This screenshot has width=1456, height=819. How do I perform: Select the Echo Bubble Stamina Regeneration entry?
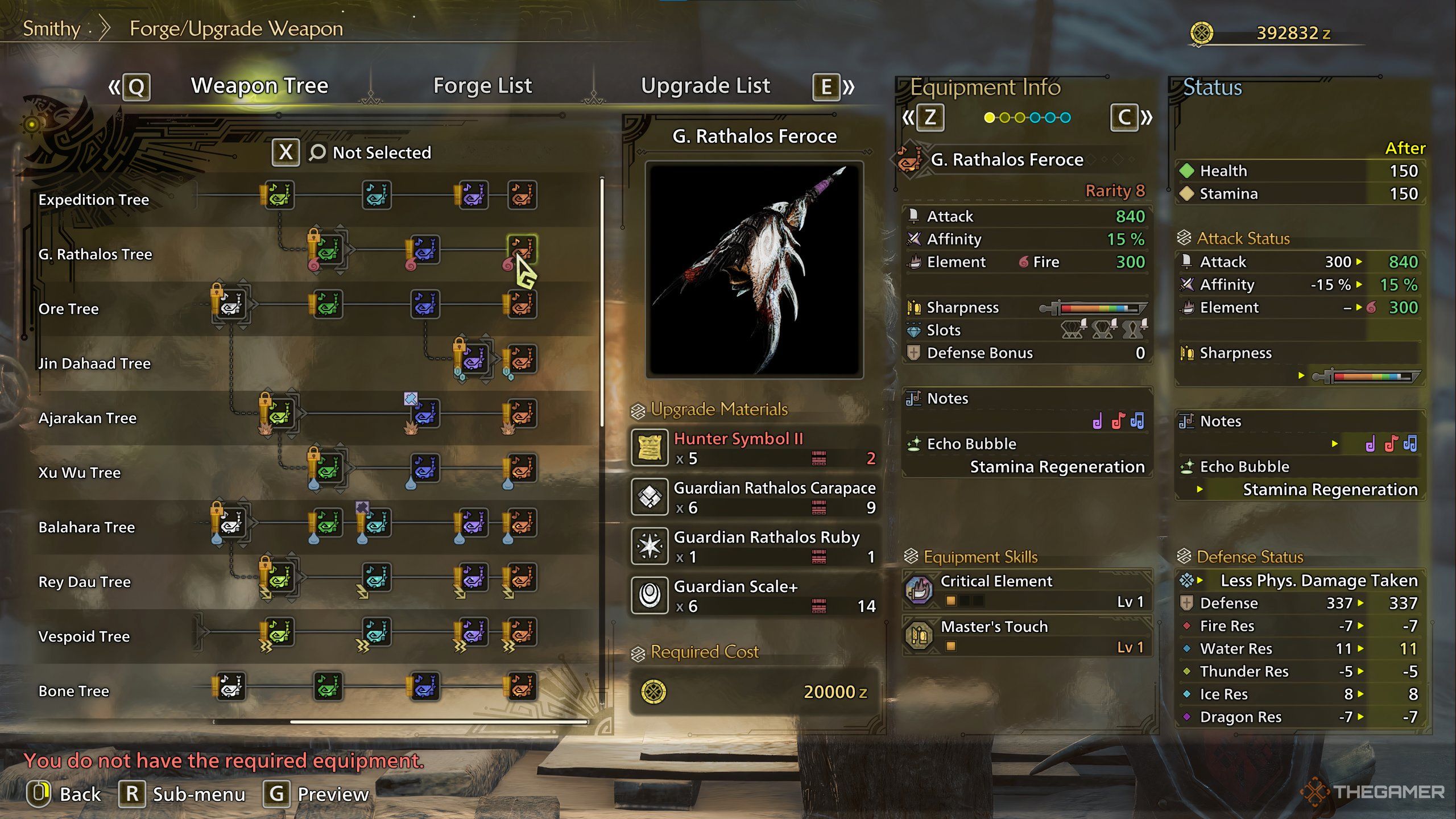point(1027,456)
